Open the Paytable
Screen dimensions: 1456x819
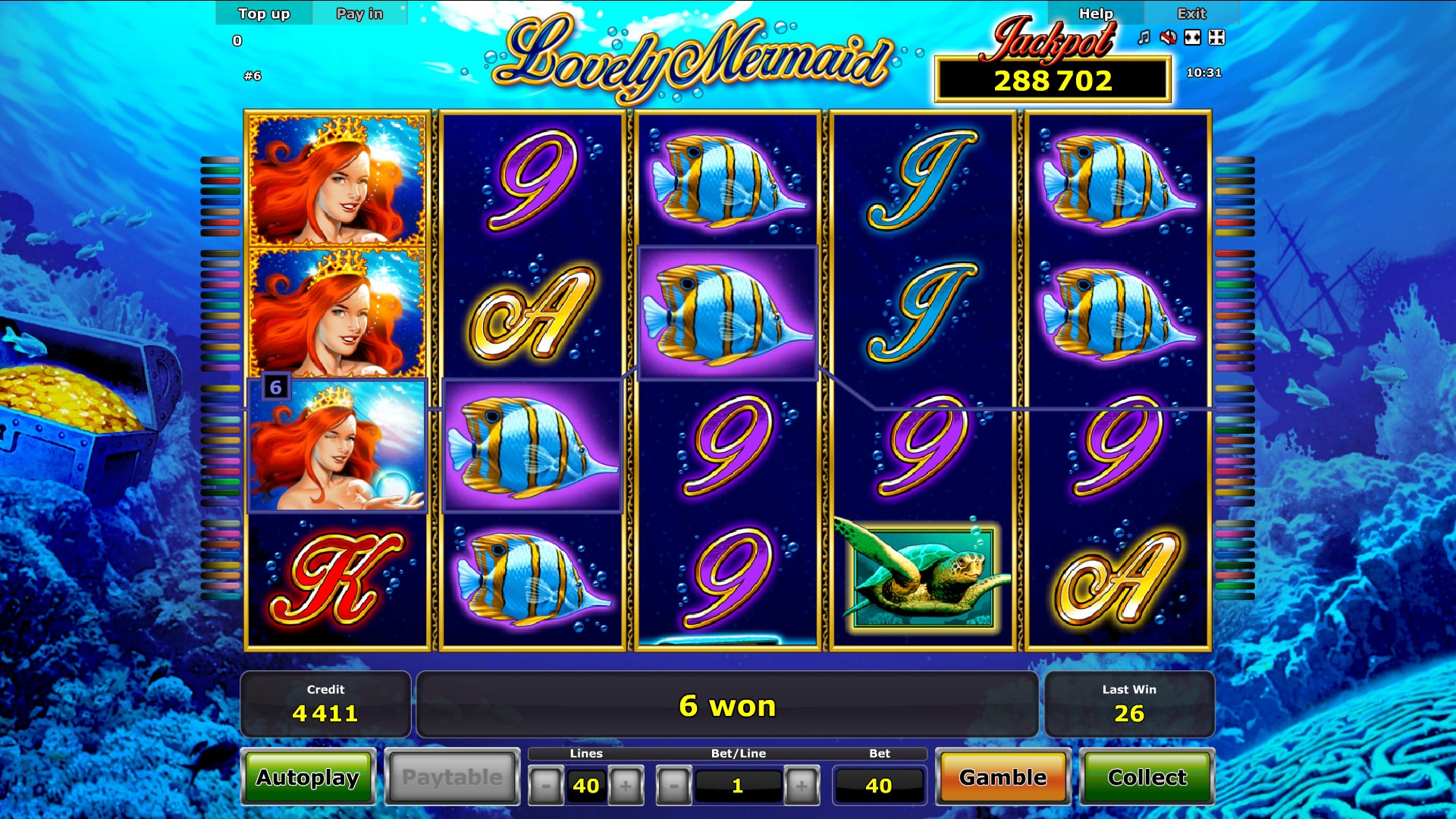tap(452, 777)
